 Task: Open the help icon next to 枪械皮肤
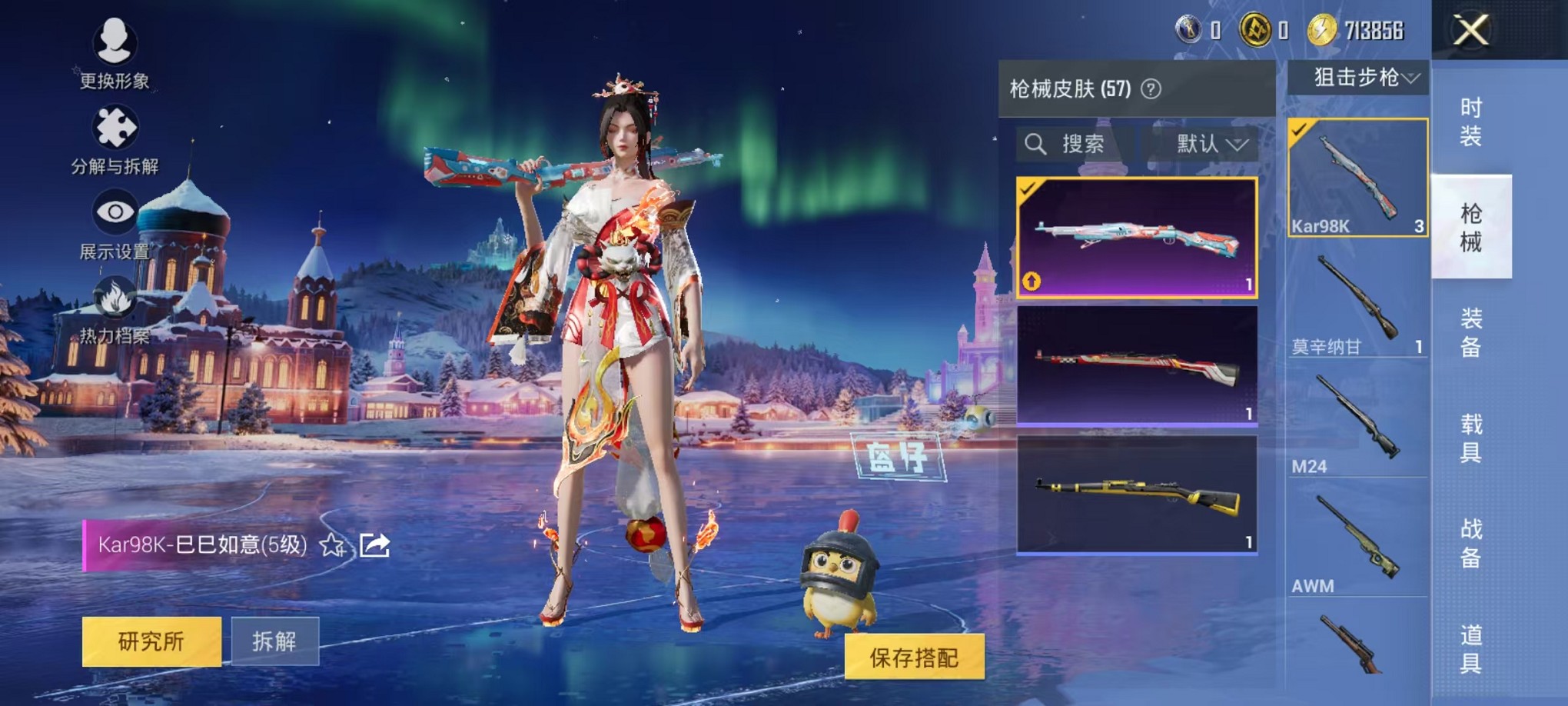click(1149, 87)
